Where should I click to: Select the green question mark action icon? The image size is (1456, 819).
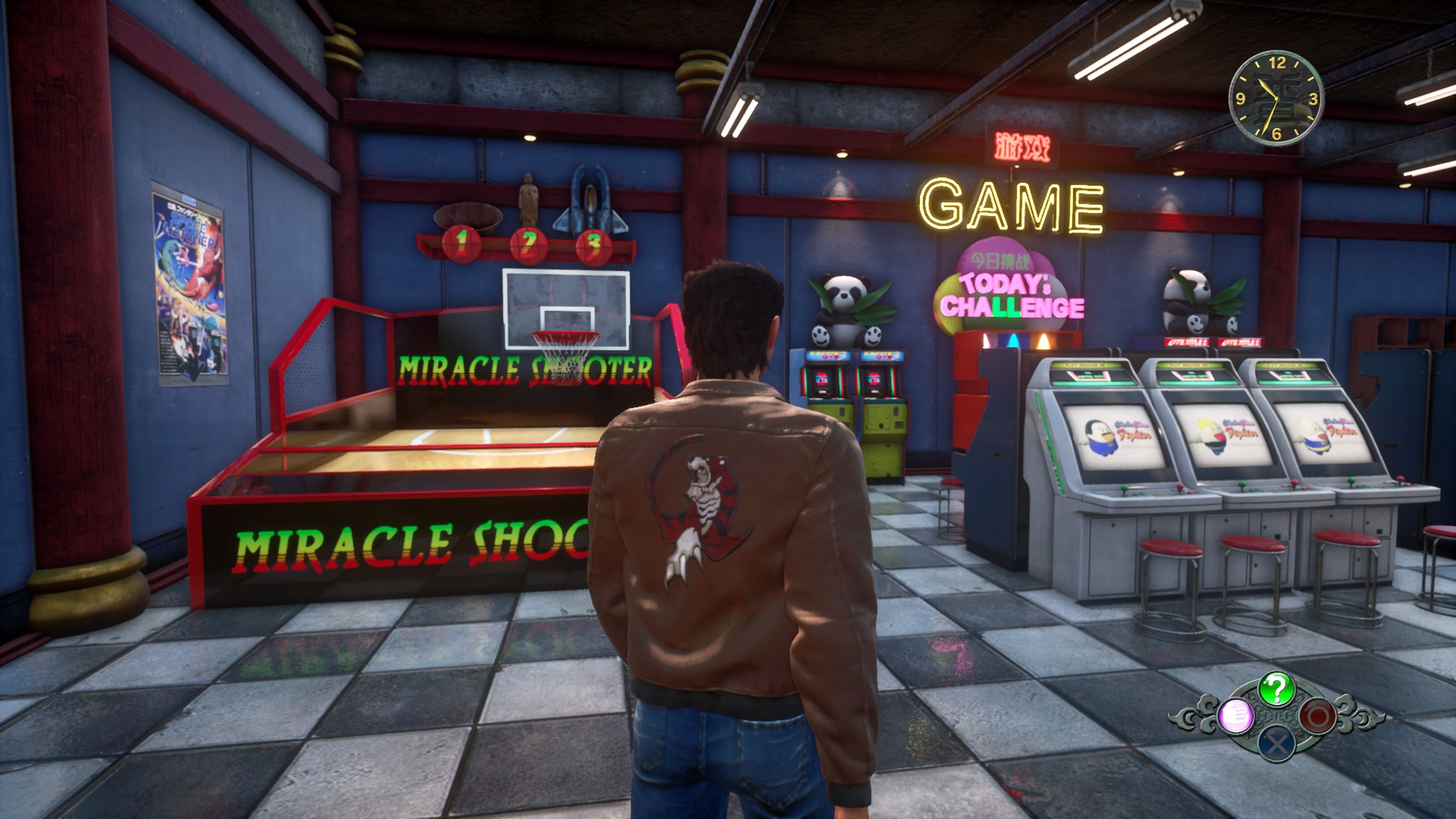[1276, 689]
